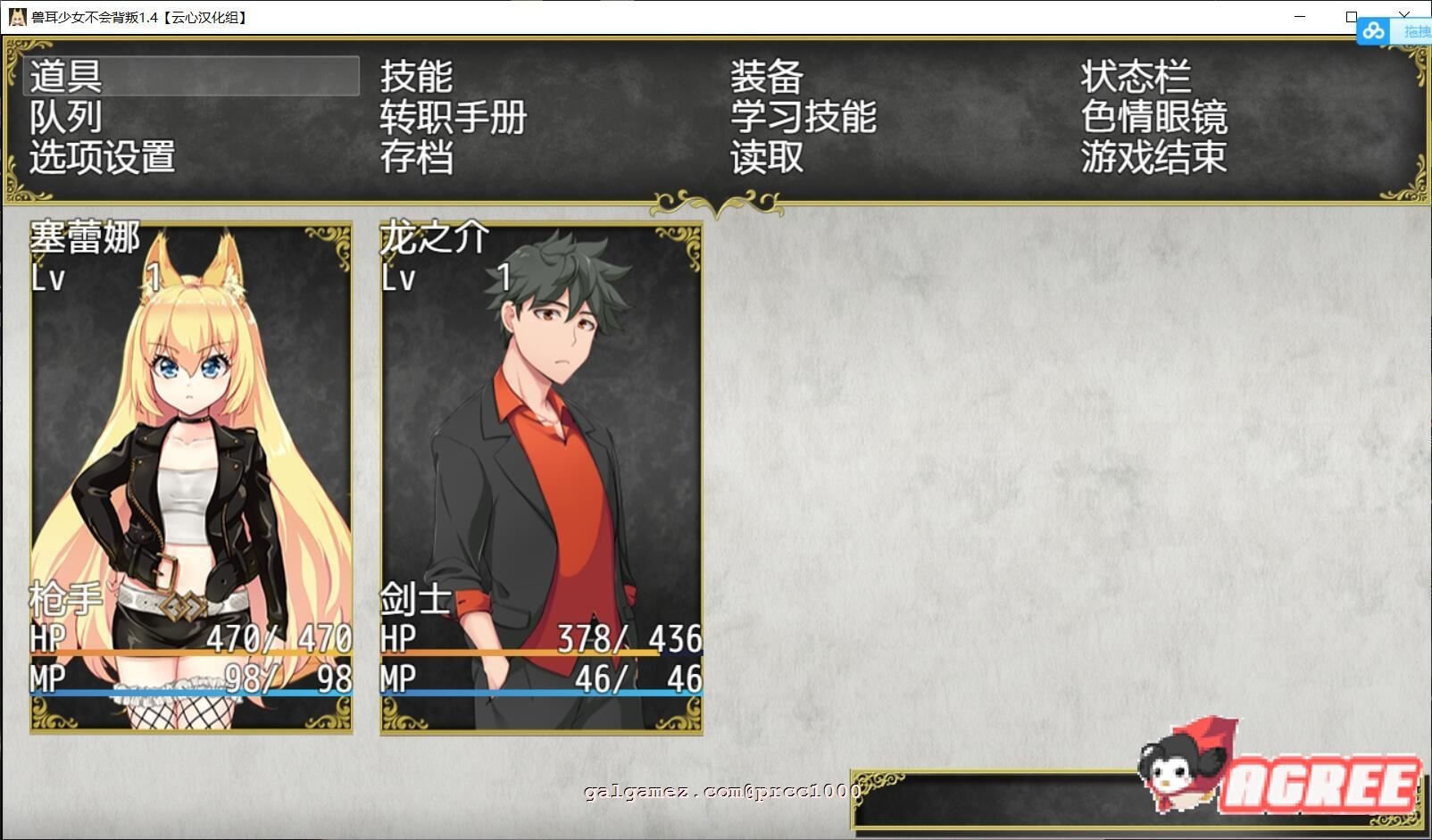This screenshot has height=840, width=1432.
Task: Select 读取 to load a save
Action: [763, 158]
